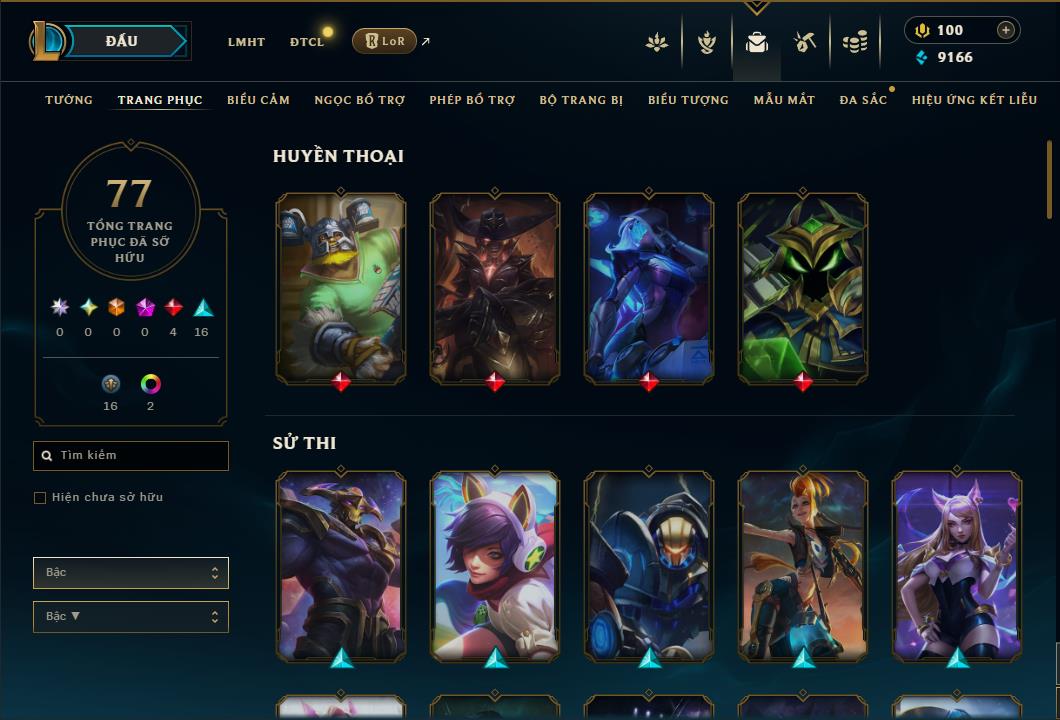The height and width of the screenshot is (720, 1060).
Task: Switch to the ĐTCL game tab
Action: [x=307, y=42]
